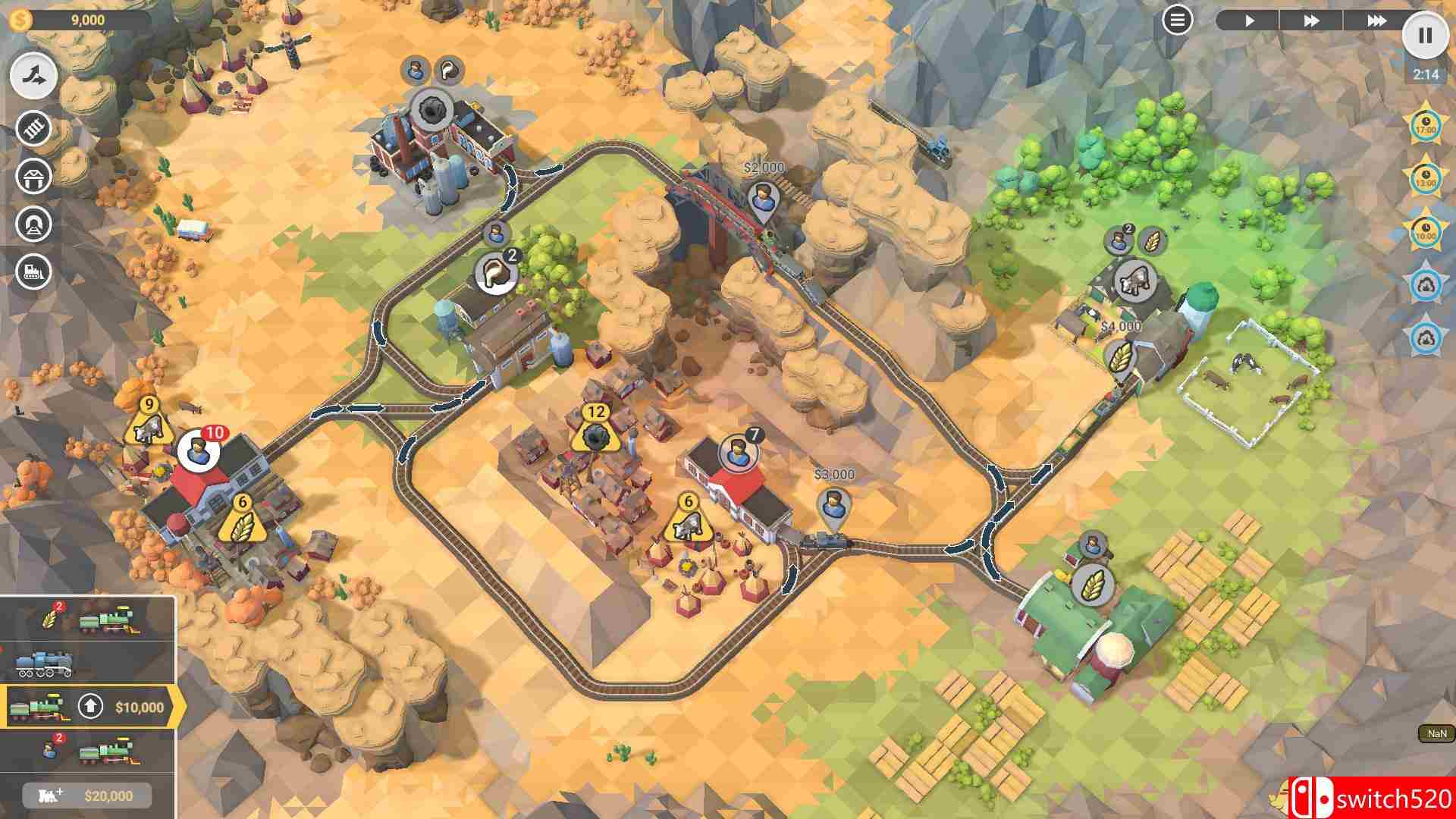
Task: Activate the bulldozer demolish tool
Action: coord(34,271)
